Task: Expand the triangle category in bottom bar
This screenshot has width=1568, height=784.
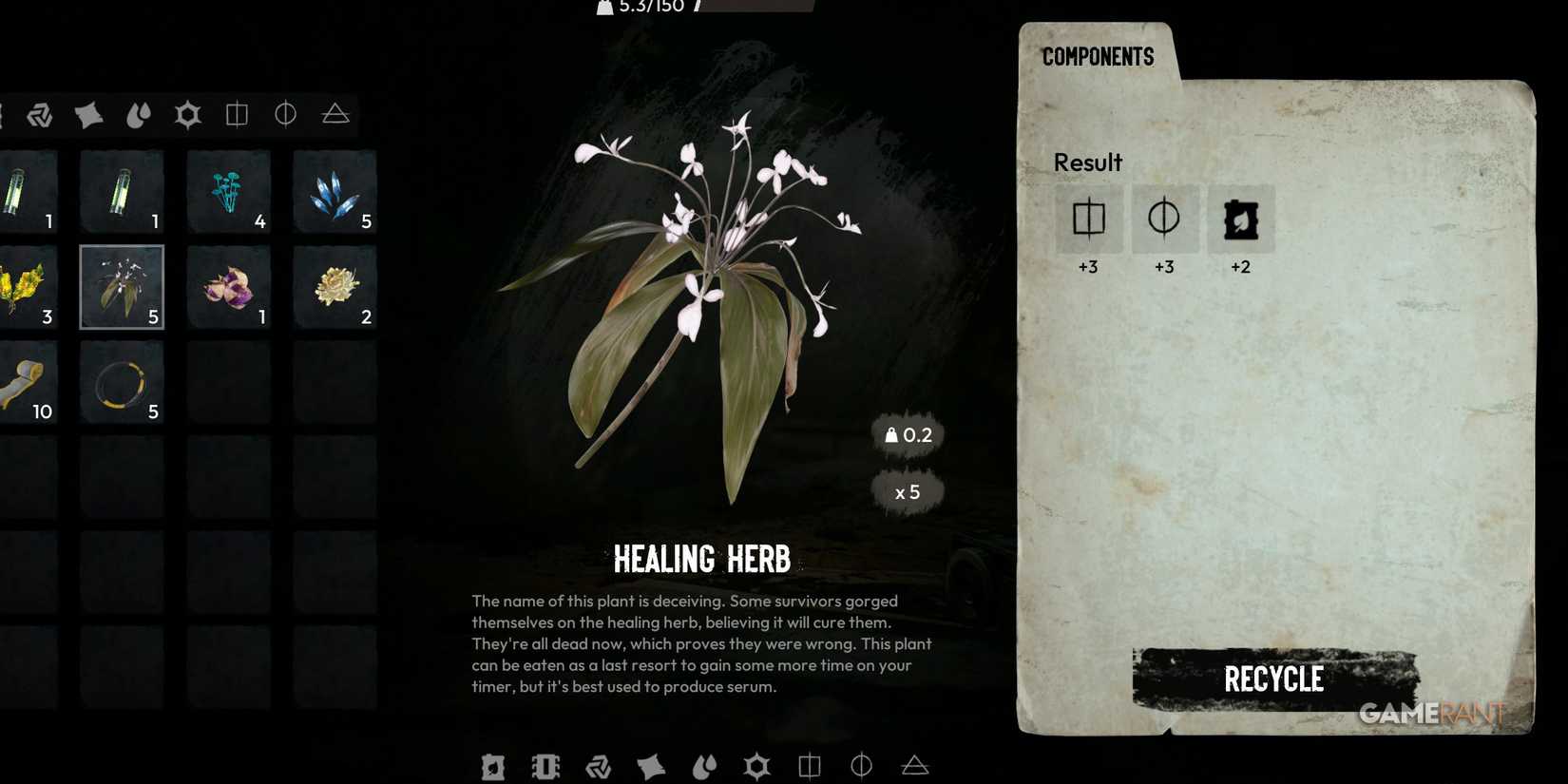Action: 914,765
